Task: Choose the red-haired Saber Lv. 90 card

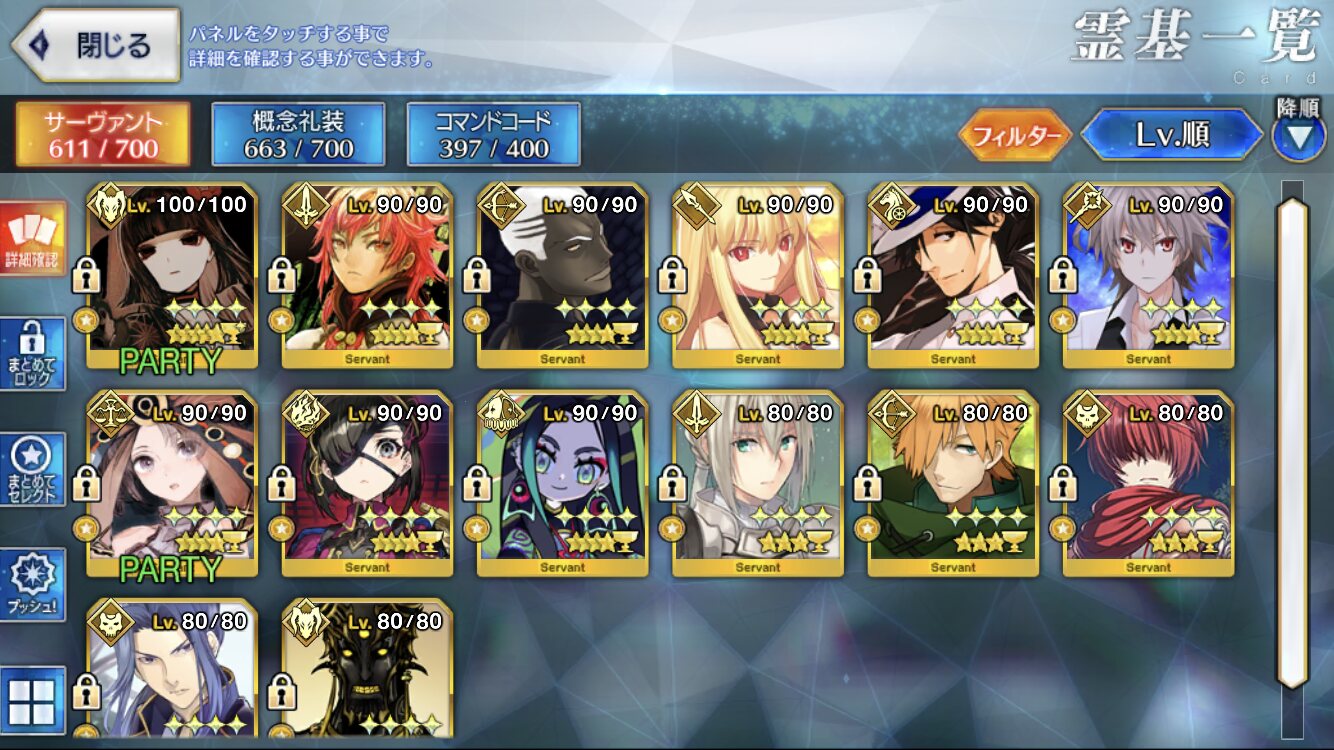Action: point(367,275)
